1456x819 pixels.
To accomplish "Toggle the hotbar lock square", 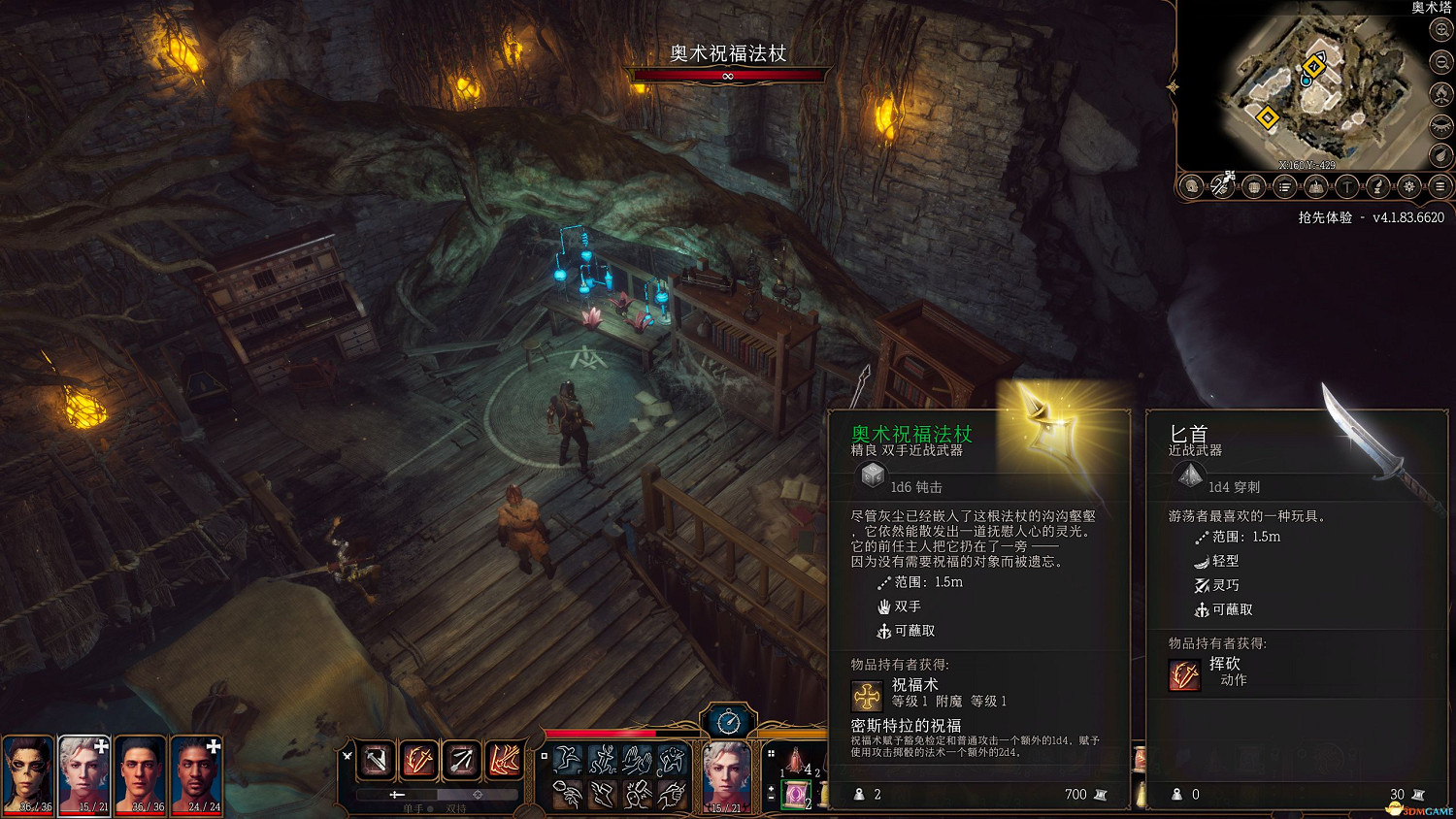I will coord(545,755).
